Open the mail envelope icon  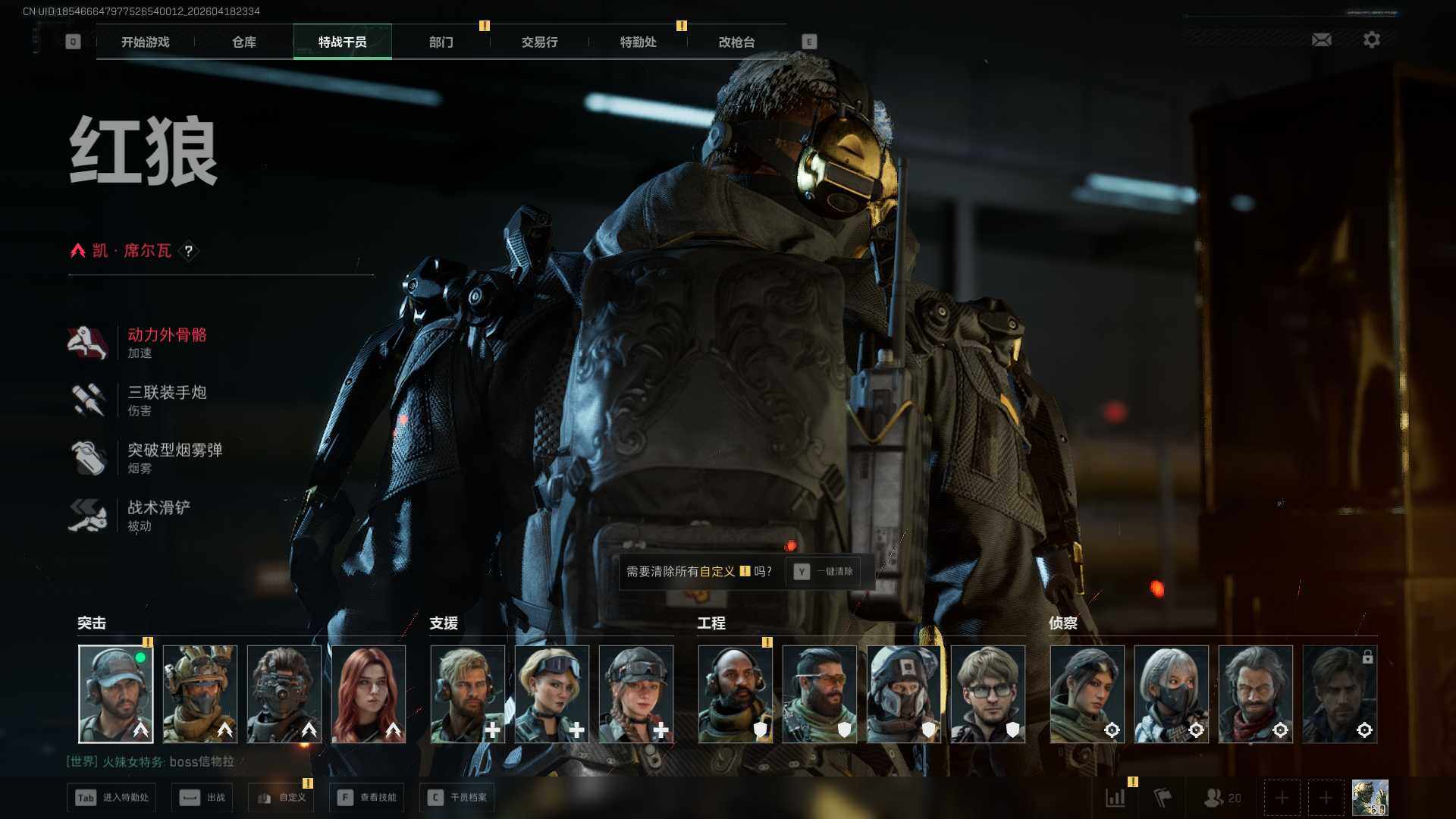[1321, 39]
